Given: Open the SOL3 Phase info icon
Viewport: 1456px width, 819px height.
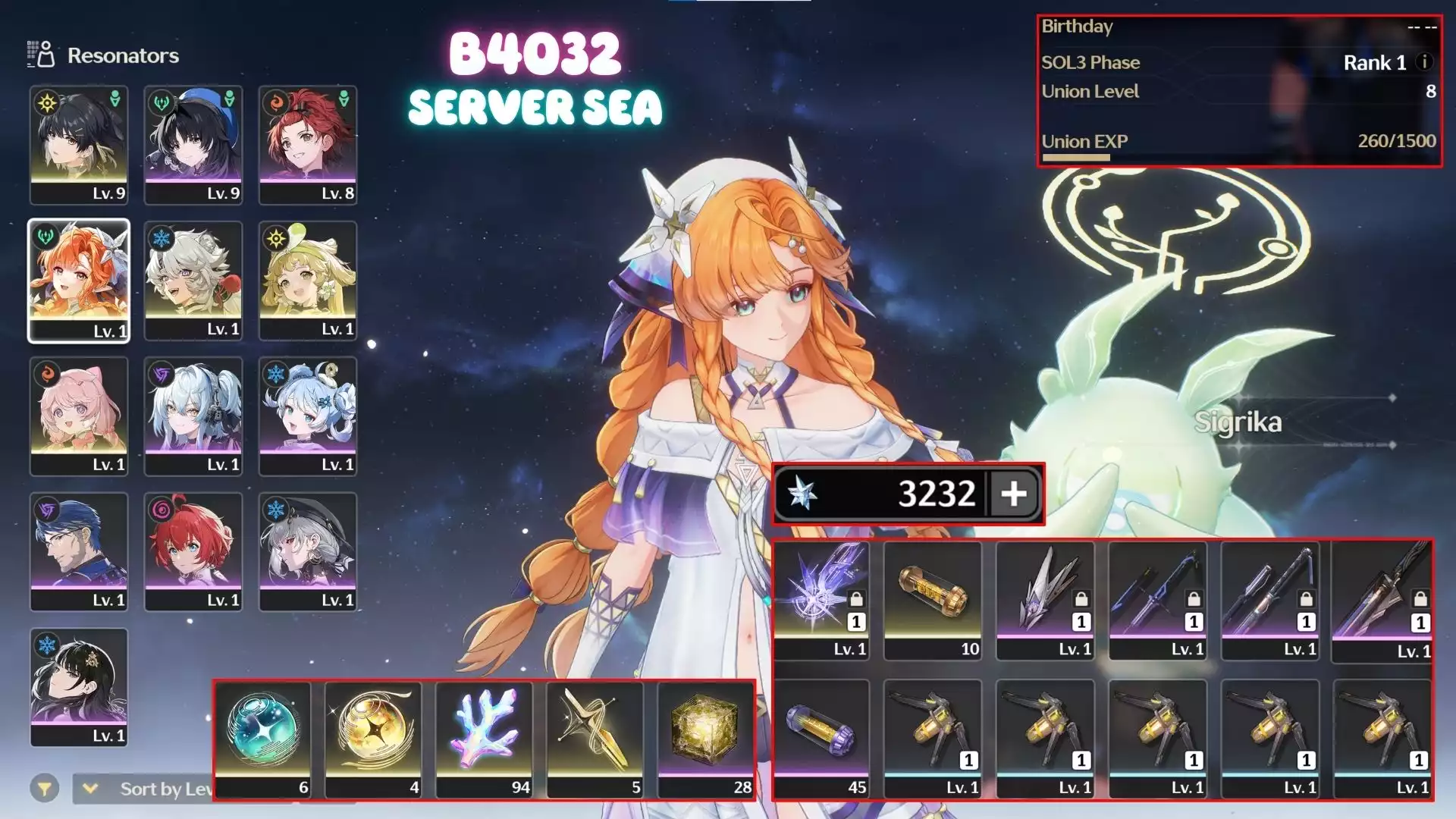Looking at the screenshot, I should click(1425, 62).
